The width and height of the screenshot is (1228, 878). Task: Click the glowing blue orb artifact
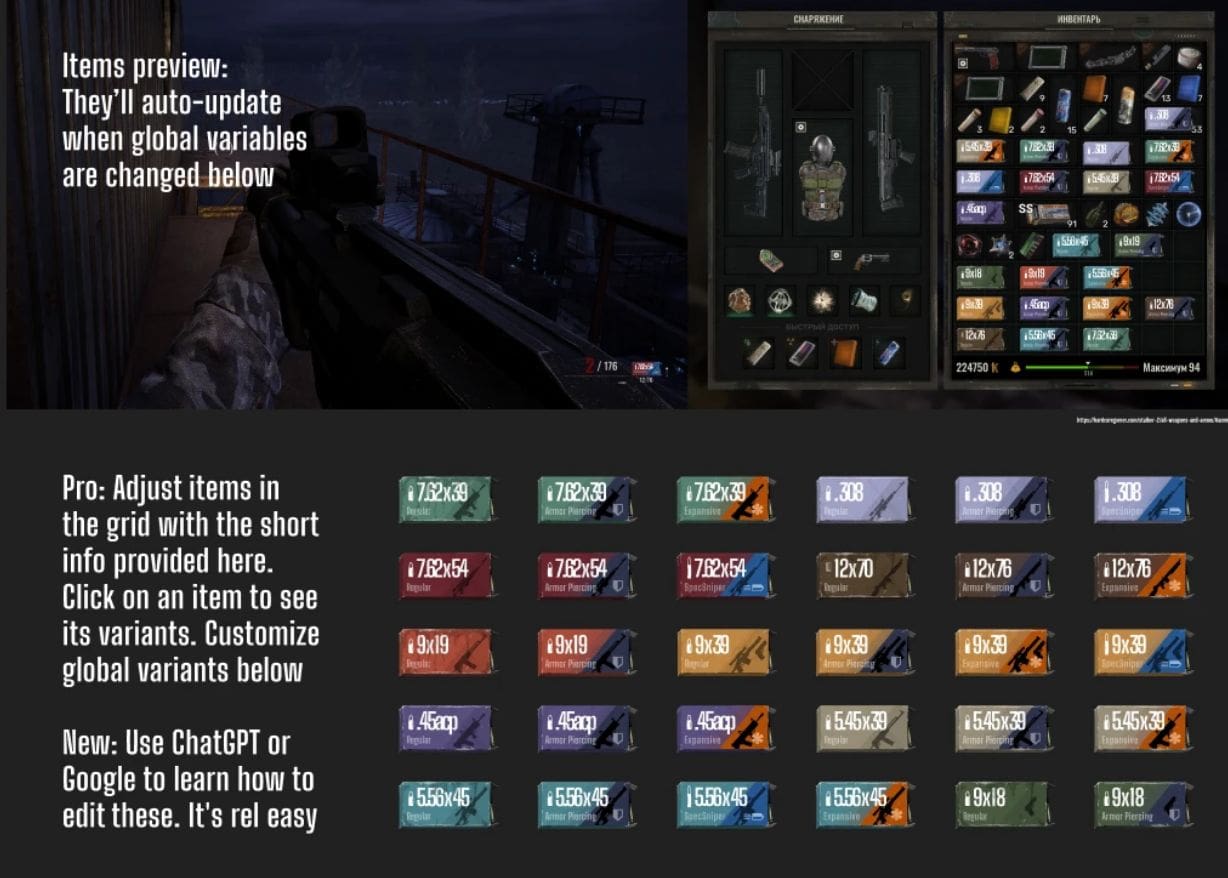(x=1188, y=213)
